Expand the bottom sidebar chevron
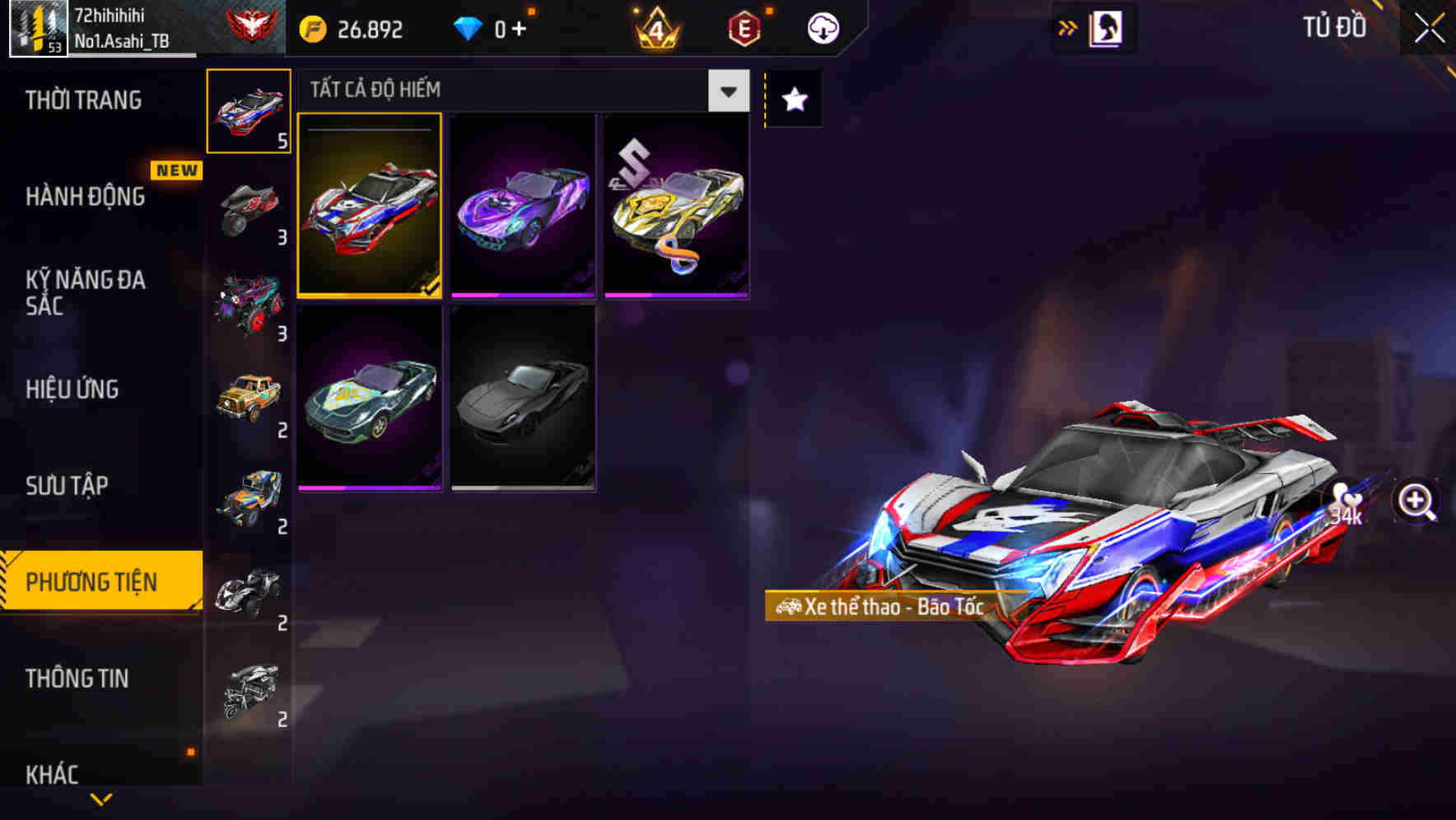This screenshot has height=820, width=1456. pyautogui.click(x=100, y=799)
